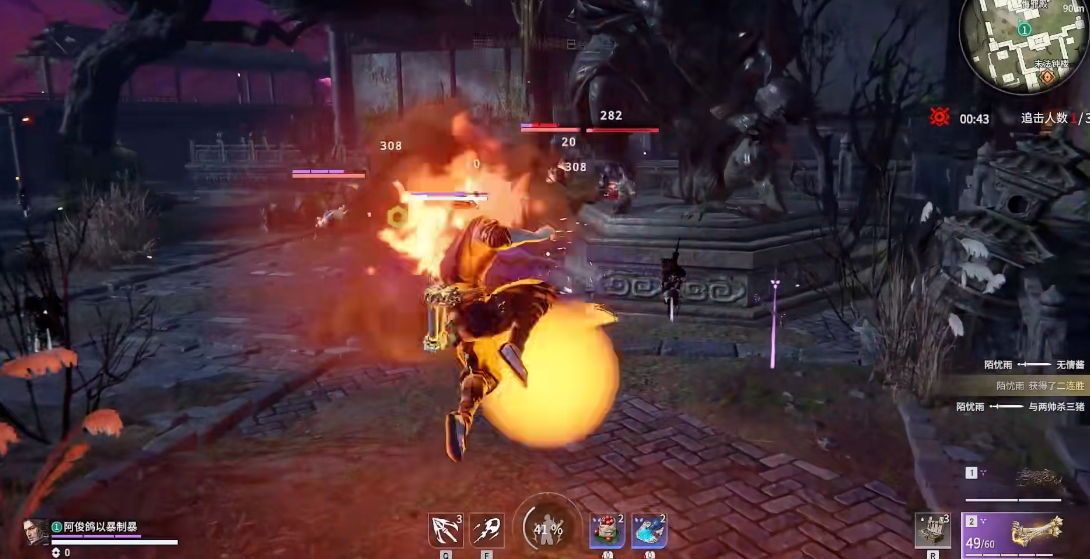Select the repair kit item slot

coord(932,530)
